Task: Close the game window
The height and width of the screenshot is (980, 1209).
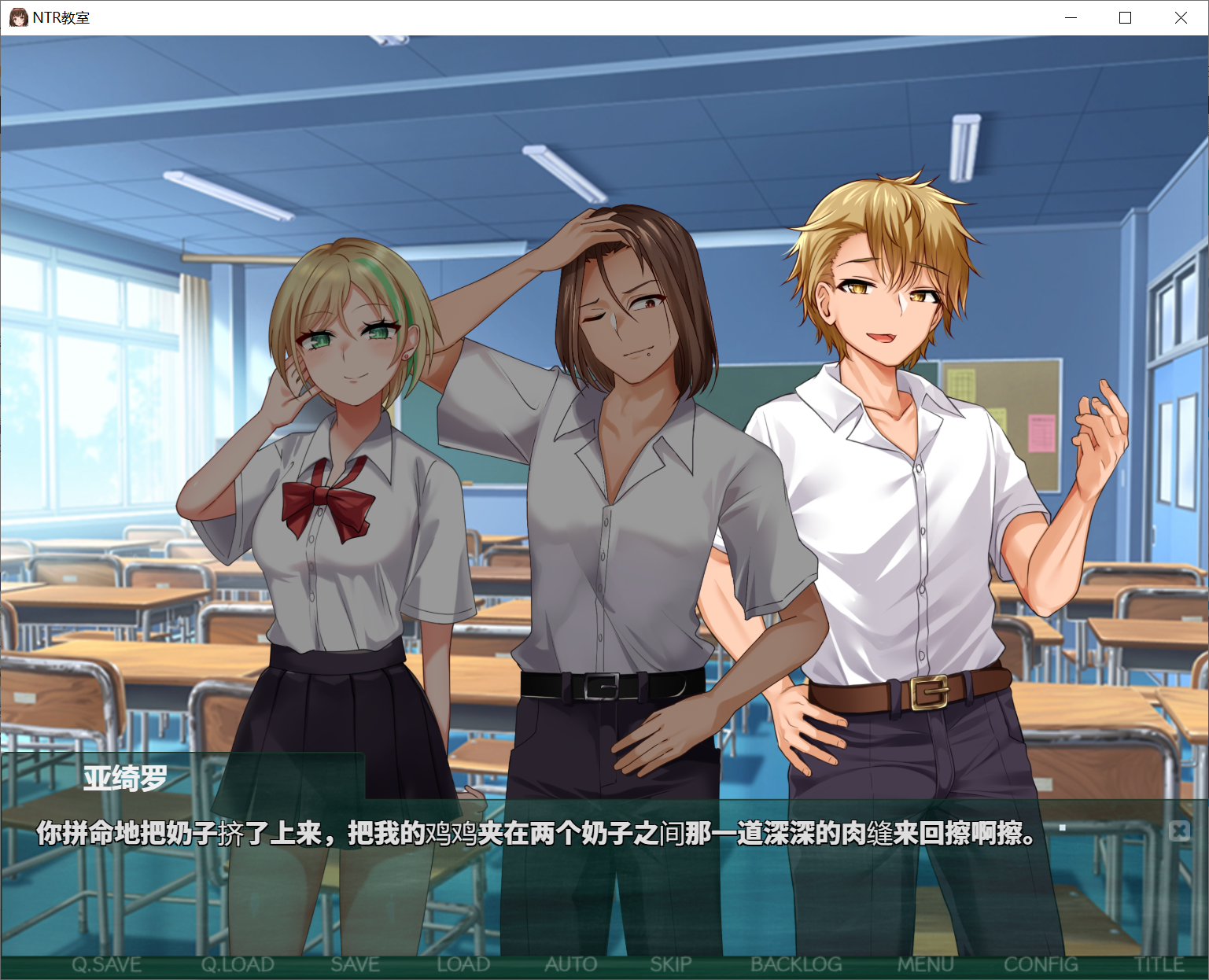Action: 1181,17
